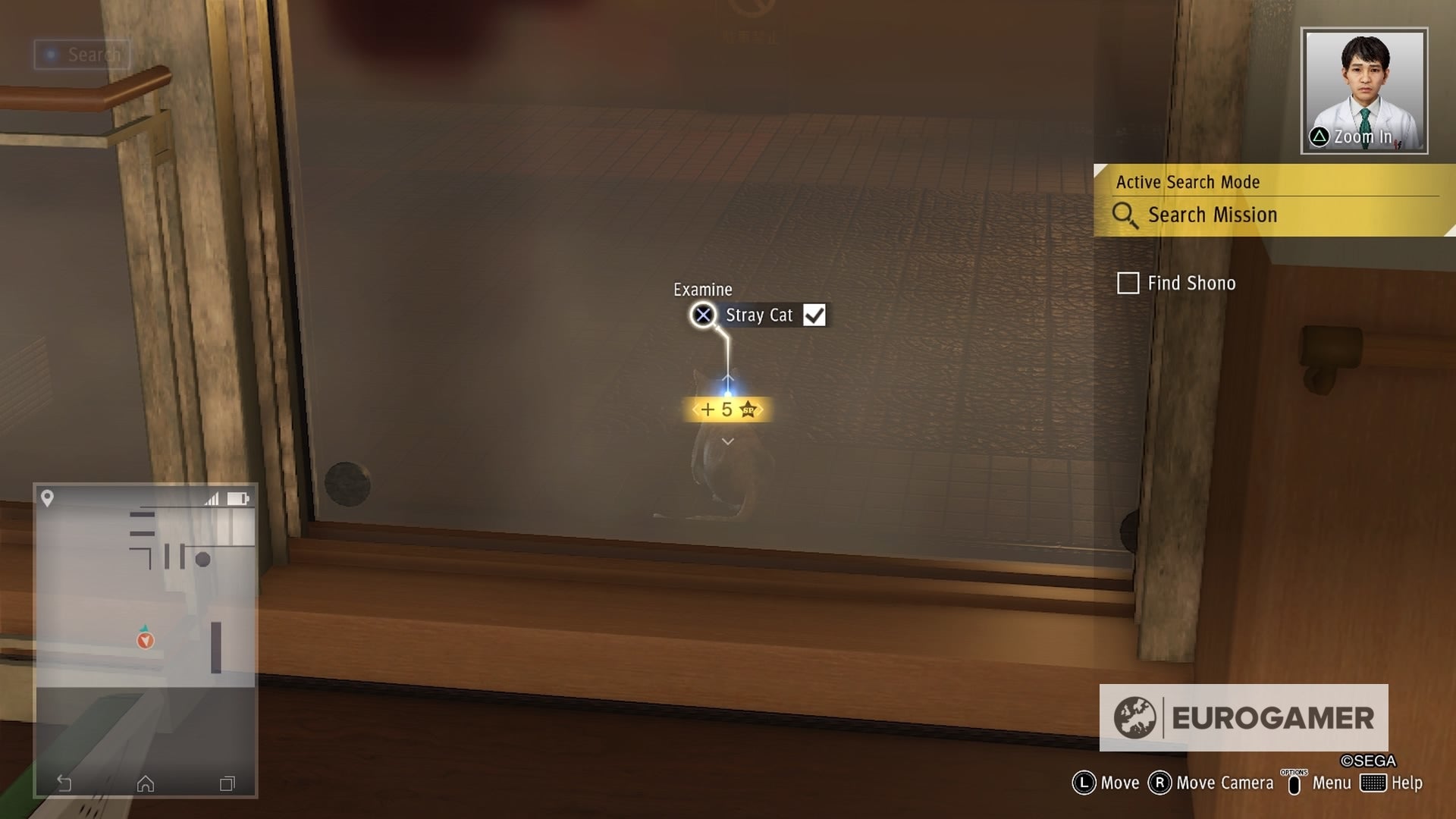Click the battery indicator icon on the minimap
Image resolution: width=1456 pixels, height=819 pixels.
point(240,498)
